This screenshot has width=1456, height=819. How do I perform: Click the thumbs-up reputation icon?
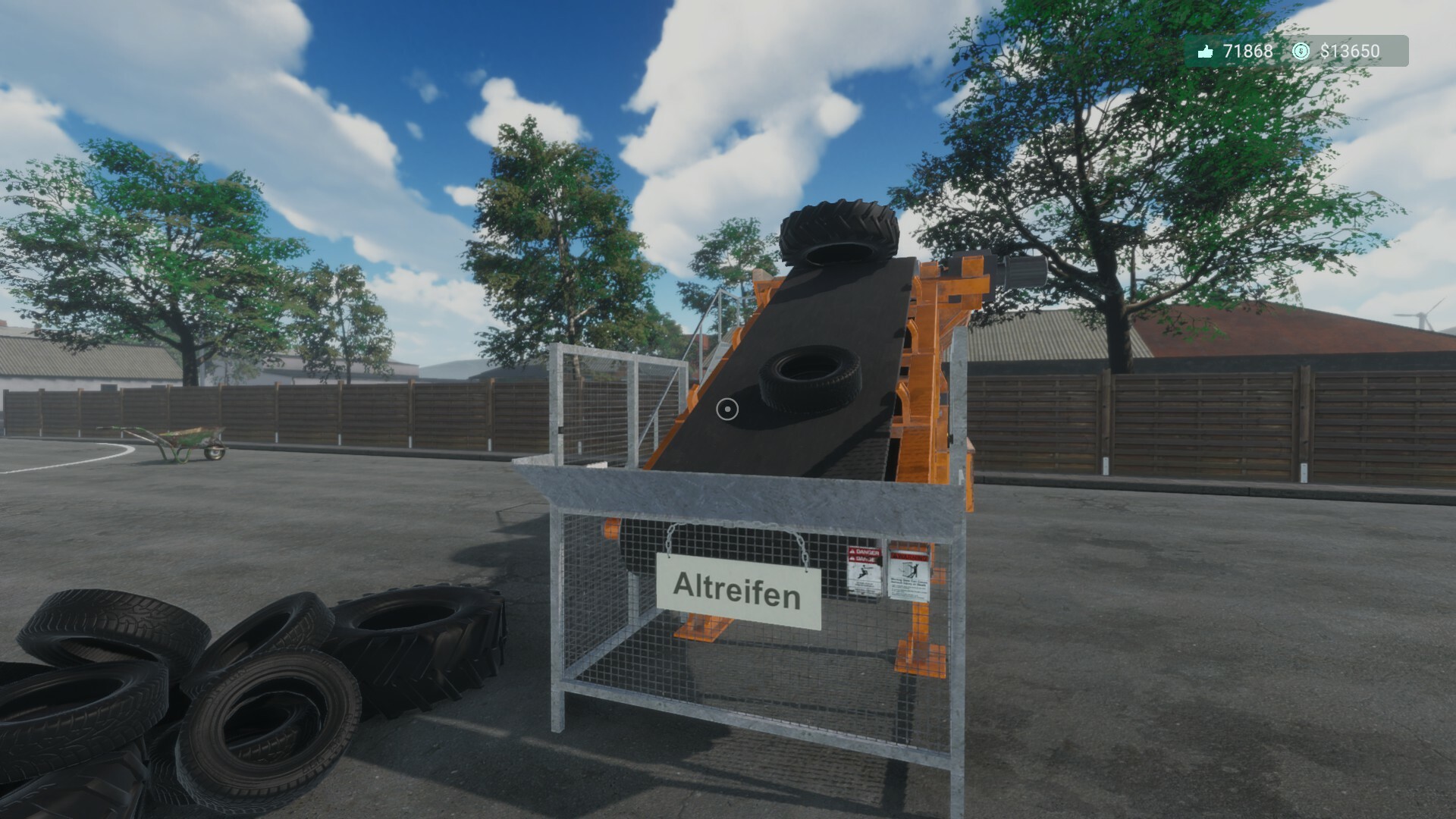(1206, 52)
